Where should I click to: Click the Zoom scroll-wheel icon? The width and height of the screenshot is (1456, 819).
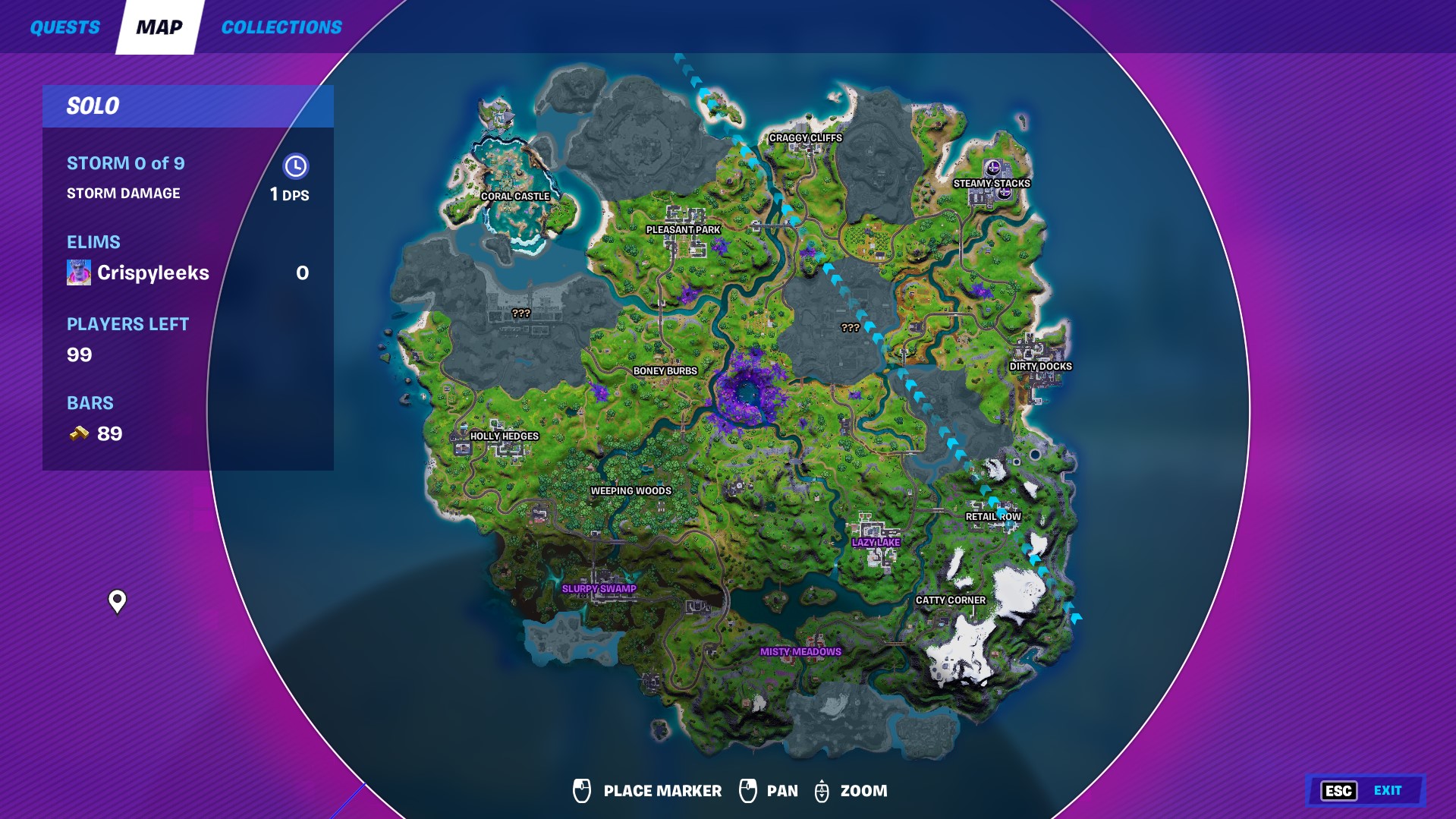tap(822, 790)
